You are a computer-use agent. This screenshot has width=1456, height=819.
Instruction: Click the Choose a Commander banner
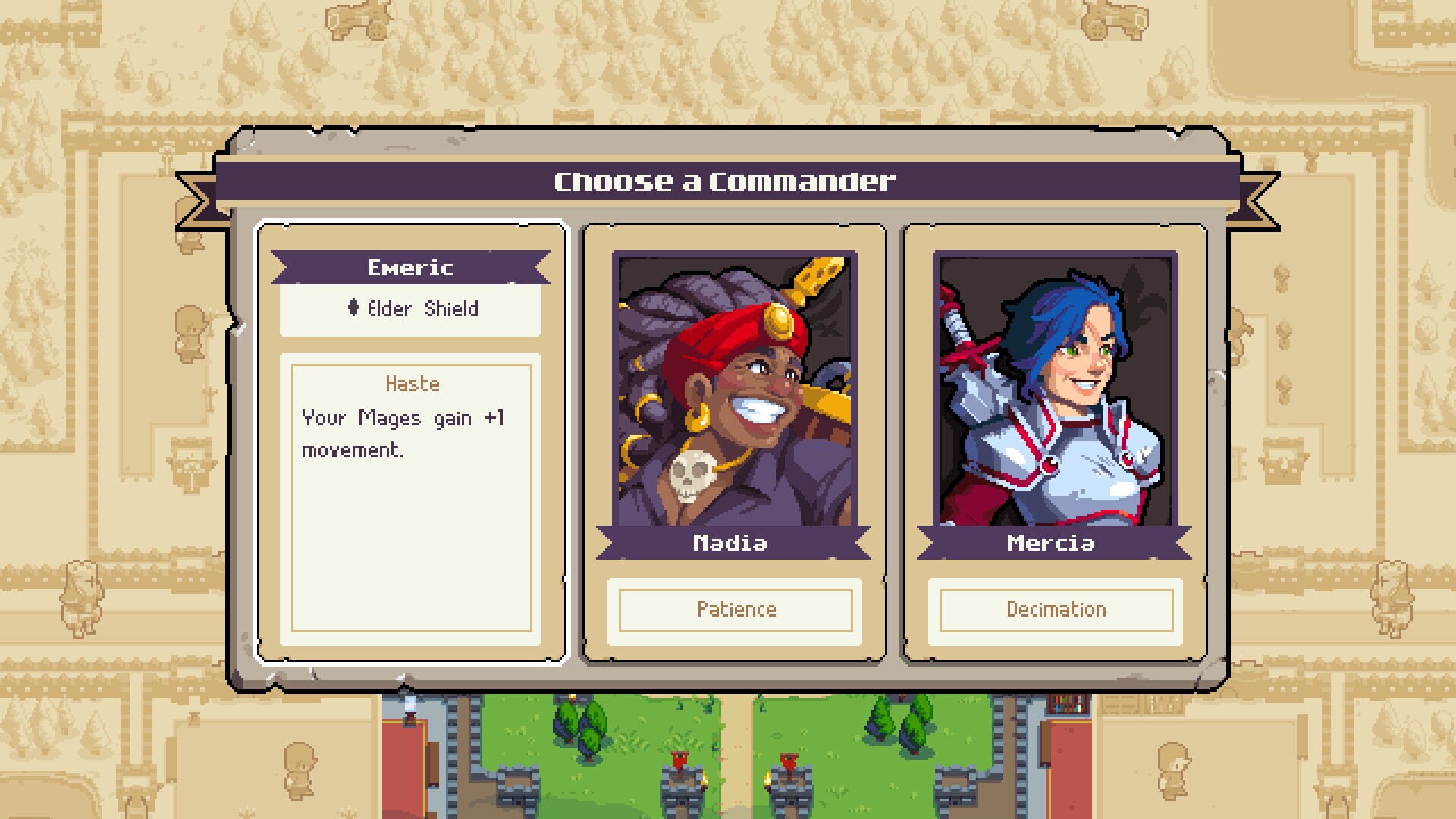pyautogui.click(x=724, y=180)
